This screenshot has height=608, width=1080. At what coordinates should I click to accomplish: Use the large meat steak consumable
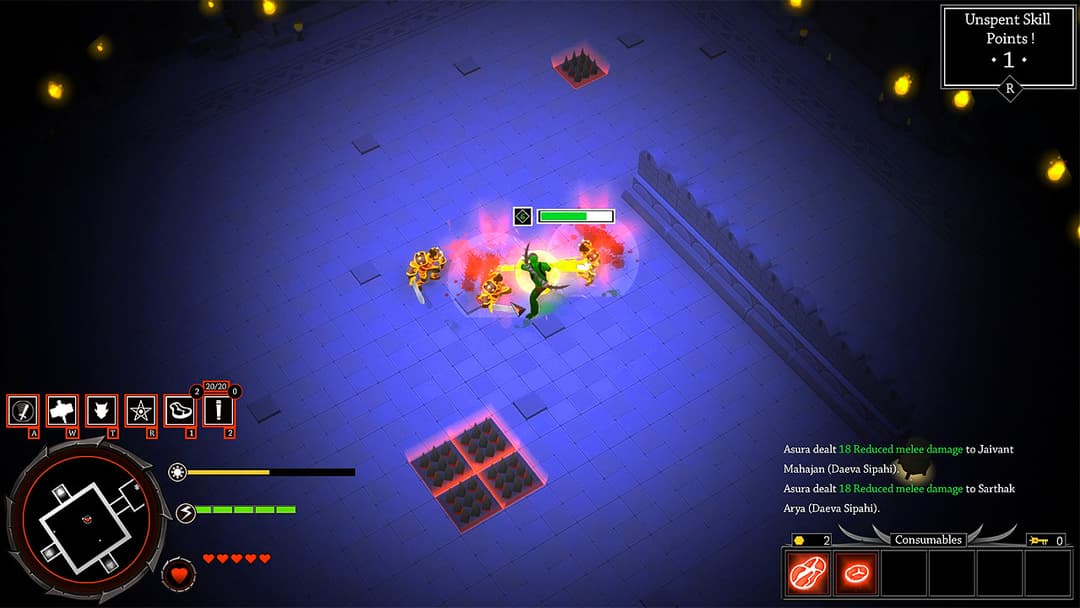click(807, 573)
